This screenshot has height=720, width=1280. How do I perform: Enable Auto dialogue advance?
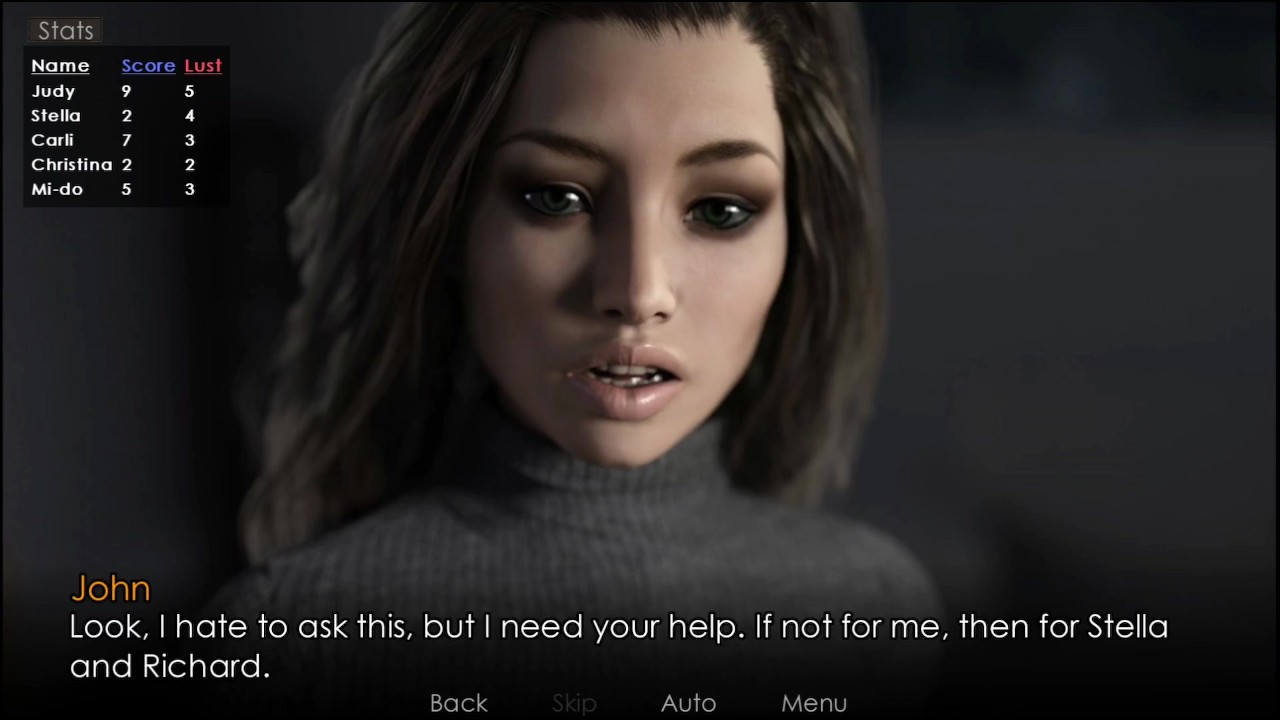pos(688,703)
